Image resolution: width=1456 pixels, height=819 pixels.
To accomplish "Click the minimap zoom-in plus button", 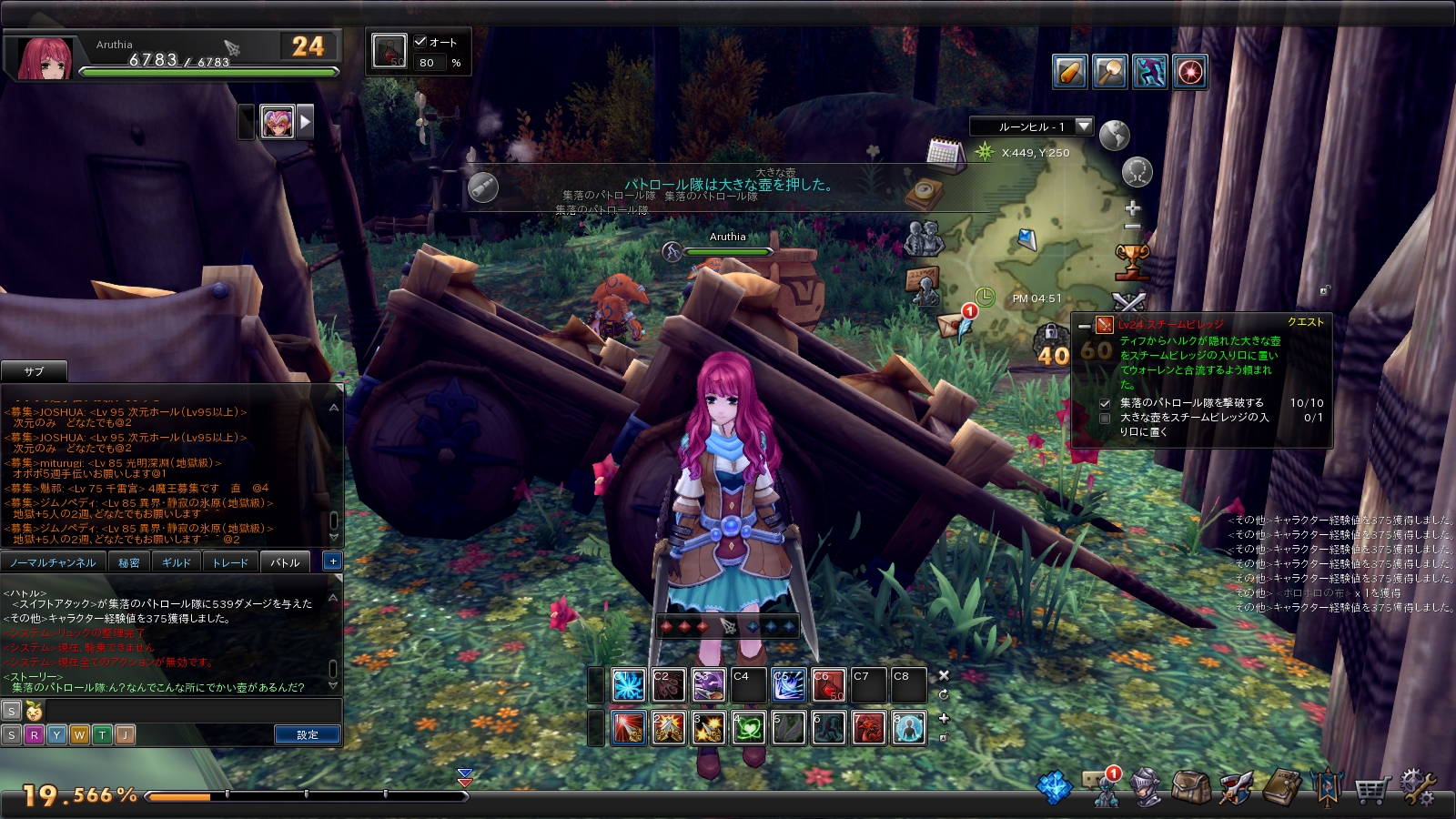I will coord(1133,208).
